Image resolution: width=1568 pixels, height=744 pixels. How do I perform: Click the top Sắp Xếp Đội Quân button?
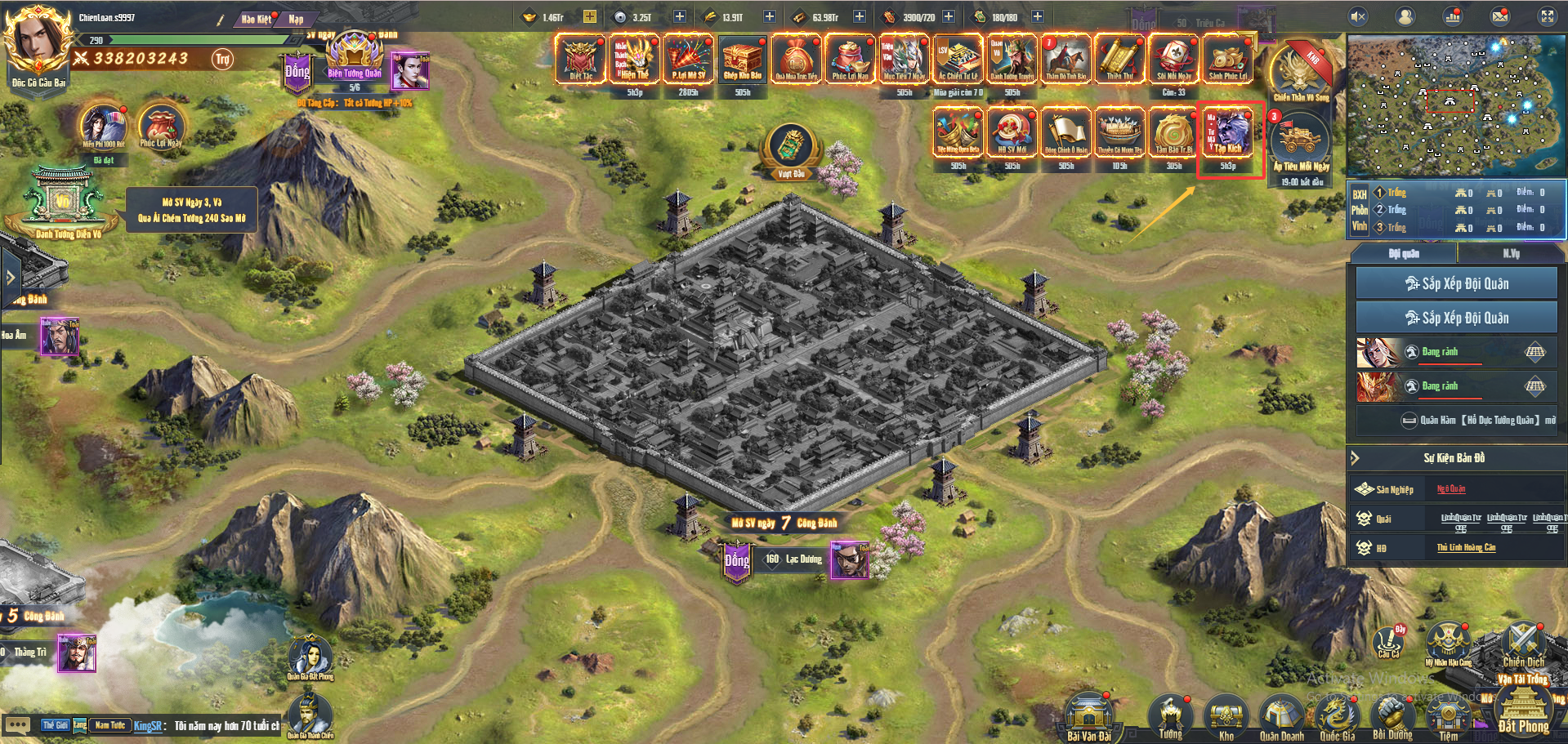[1456, 283]
